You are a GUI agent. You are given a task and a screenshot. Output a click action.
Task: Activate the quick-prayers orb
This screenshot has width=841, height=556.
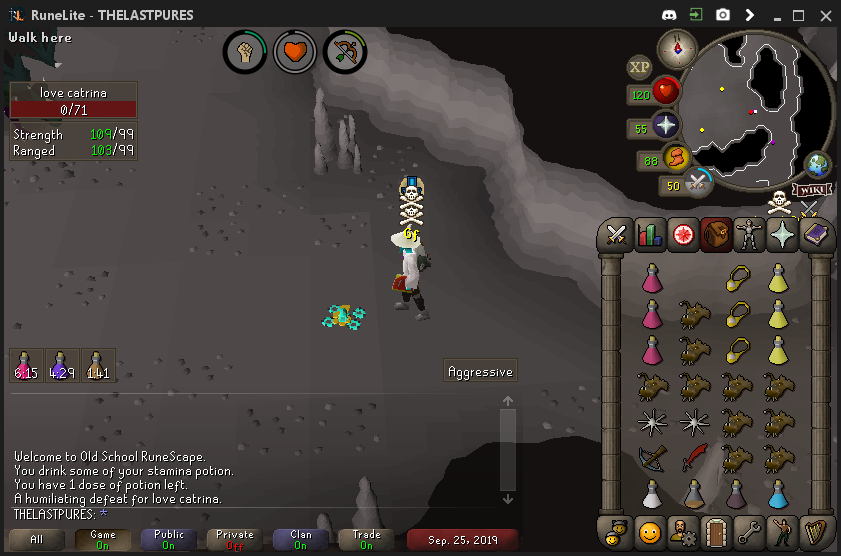click(665, 126)
